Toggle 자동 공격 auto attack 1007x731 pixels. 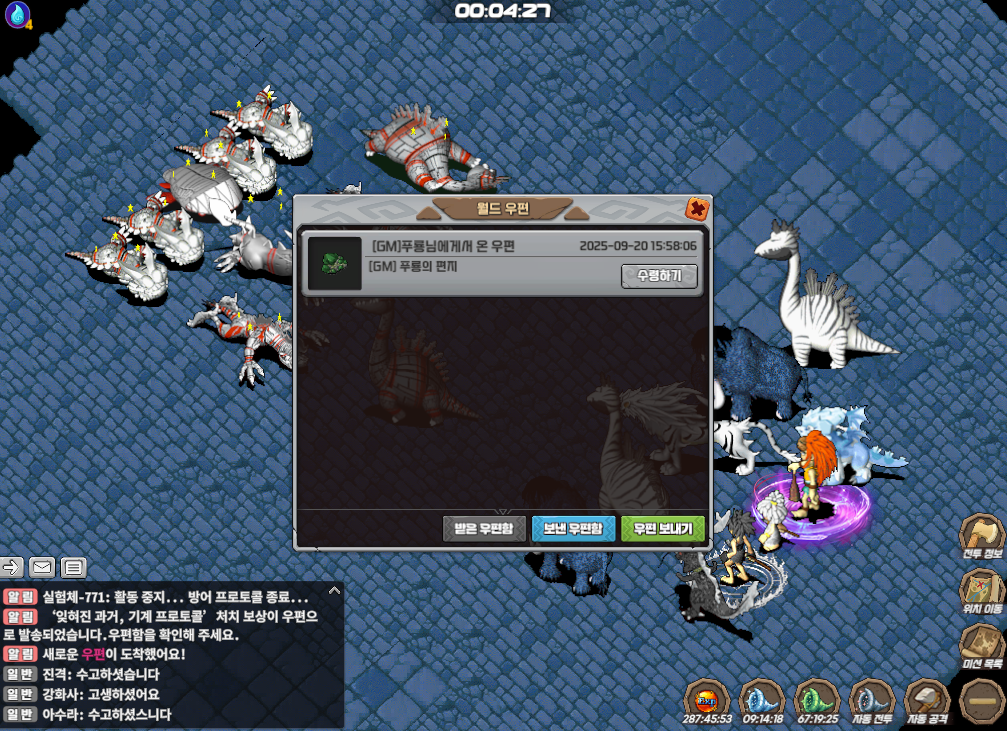926,701
